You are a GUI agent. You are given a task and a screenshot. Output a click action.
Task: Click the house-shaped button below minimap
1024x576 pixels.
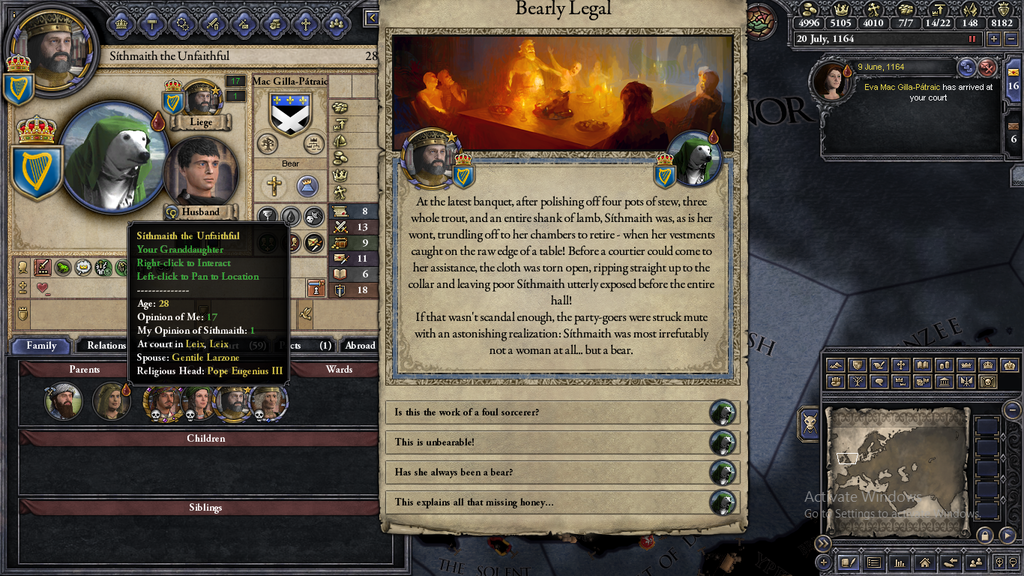tap(923, 563)
